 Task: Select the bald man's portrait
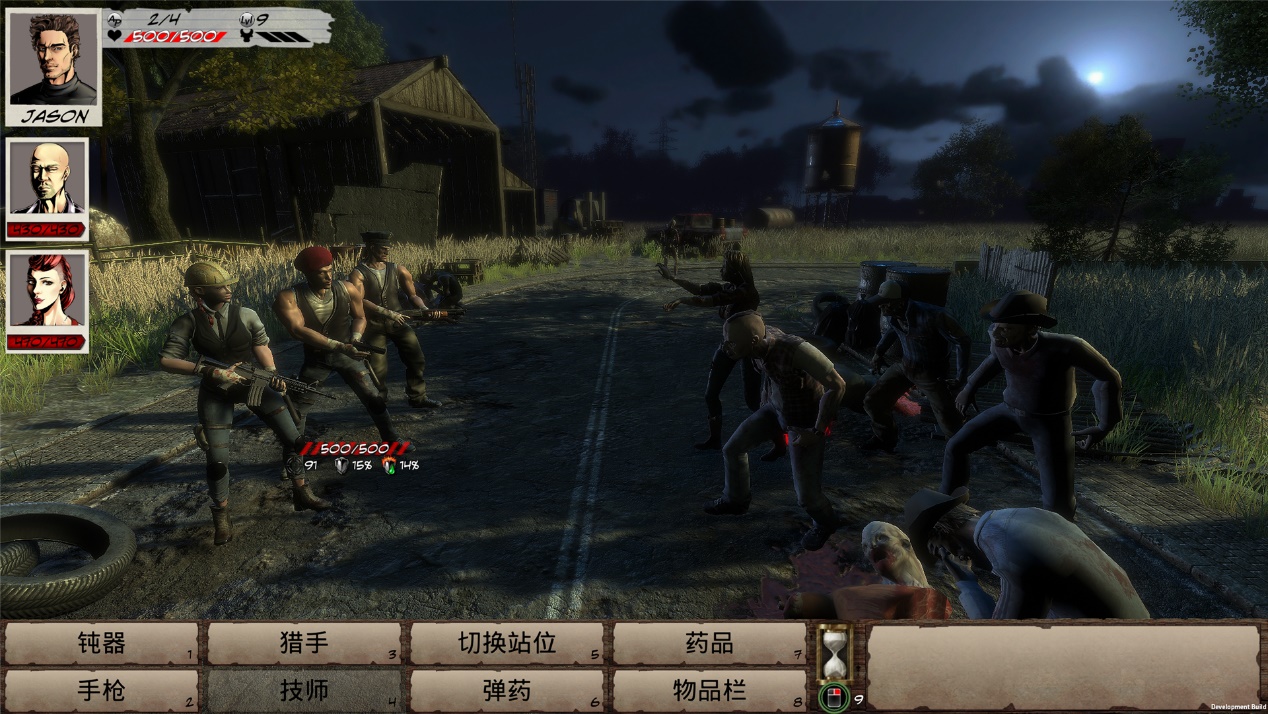(47, 180)
